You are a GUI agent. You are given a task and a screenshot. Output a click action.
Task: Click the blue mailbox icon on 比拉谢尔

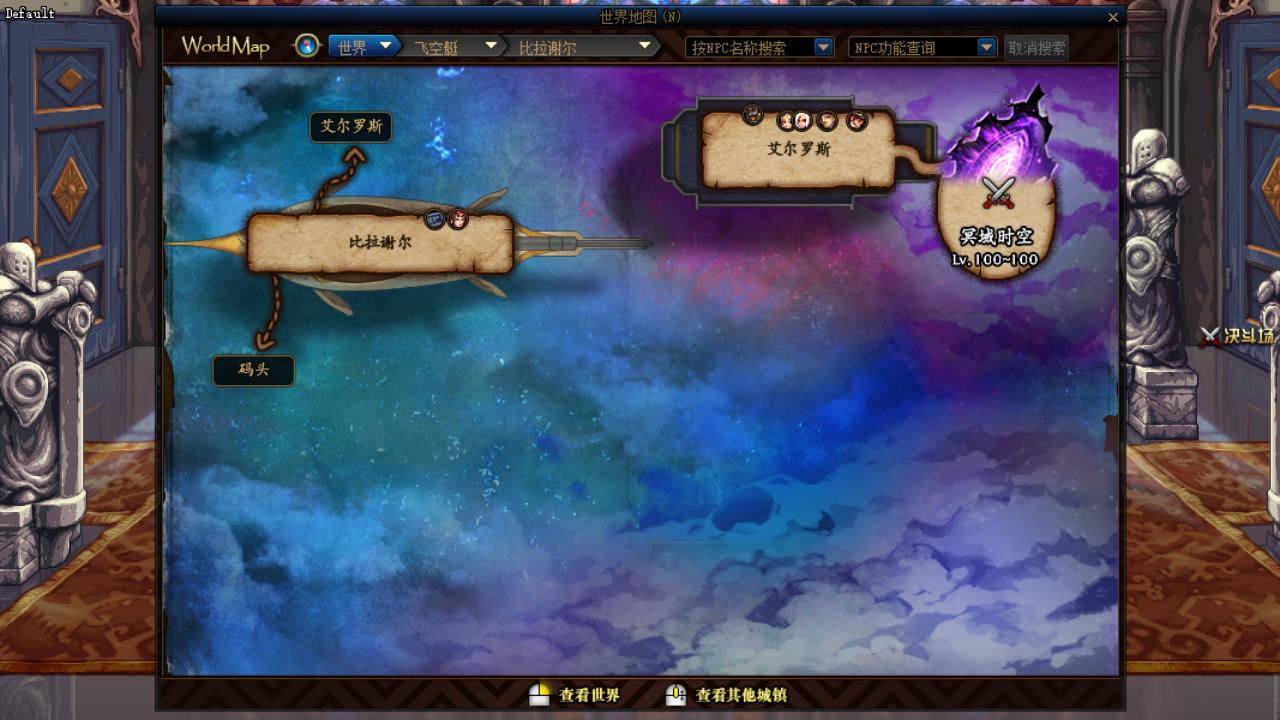[x=435, y=218]
